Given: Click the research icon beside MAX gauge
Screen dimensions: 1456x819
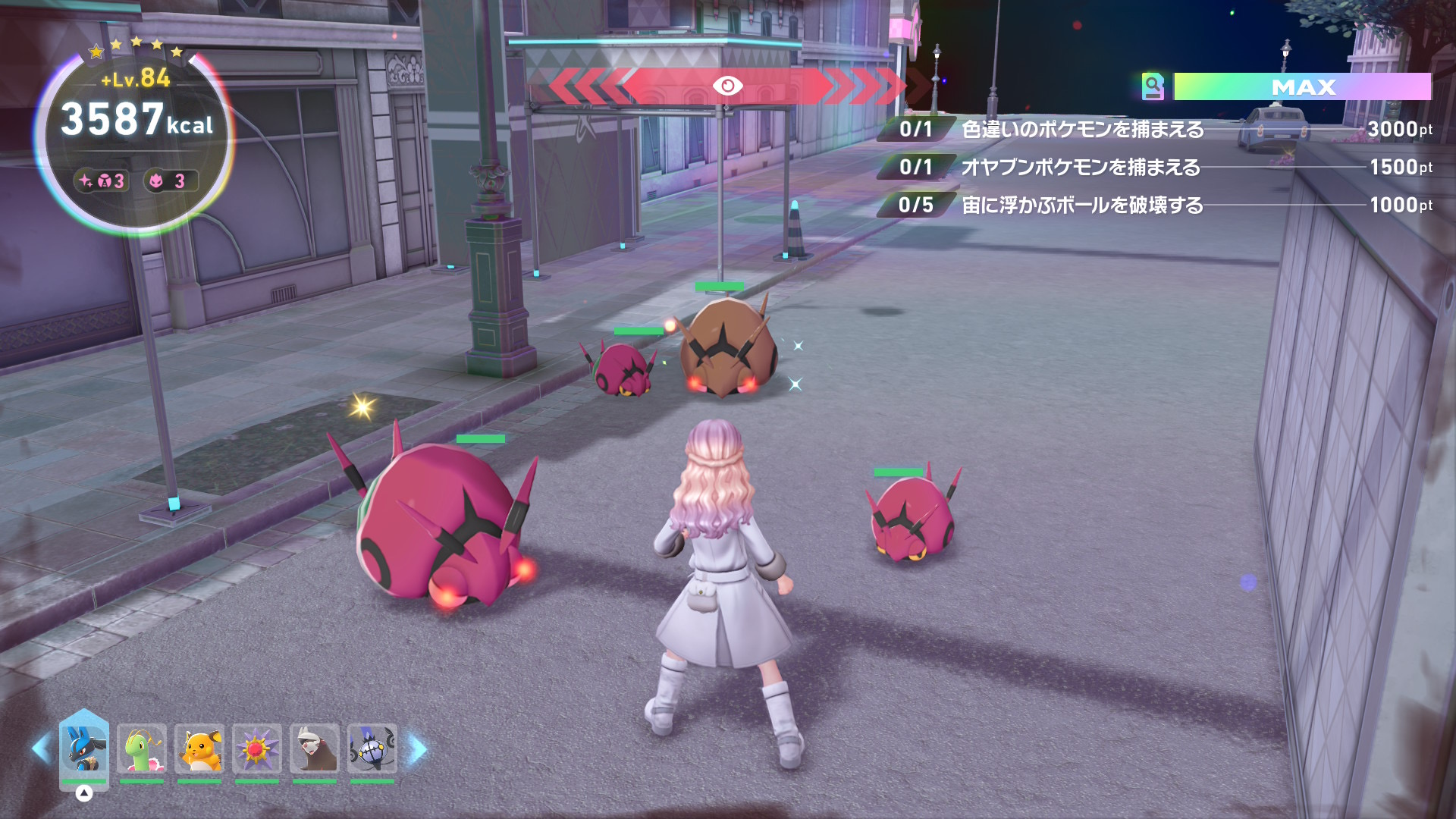Looking at the screenshot, I should tap(1153, 86).
